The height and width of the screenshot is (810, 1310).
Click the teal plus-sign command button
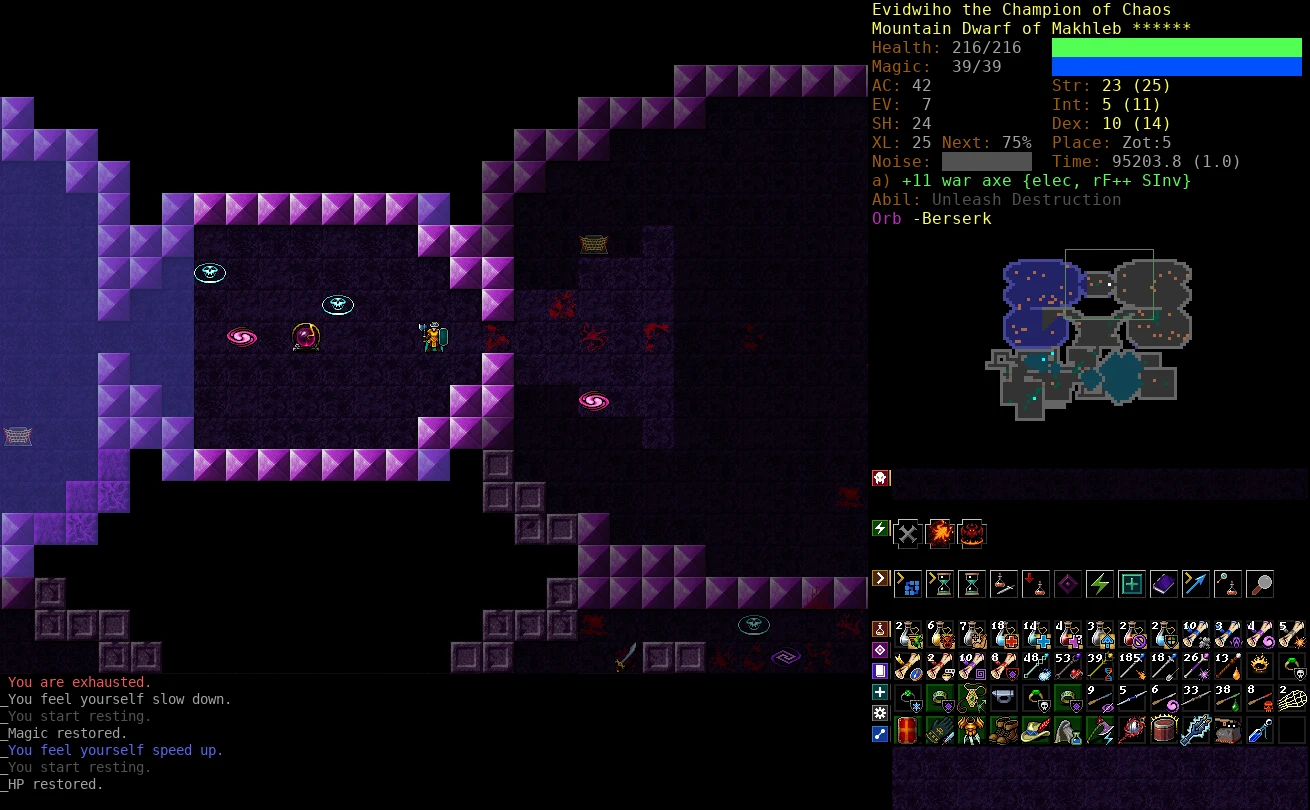point(1131,583)
